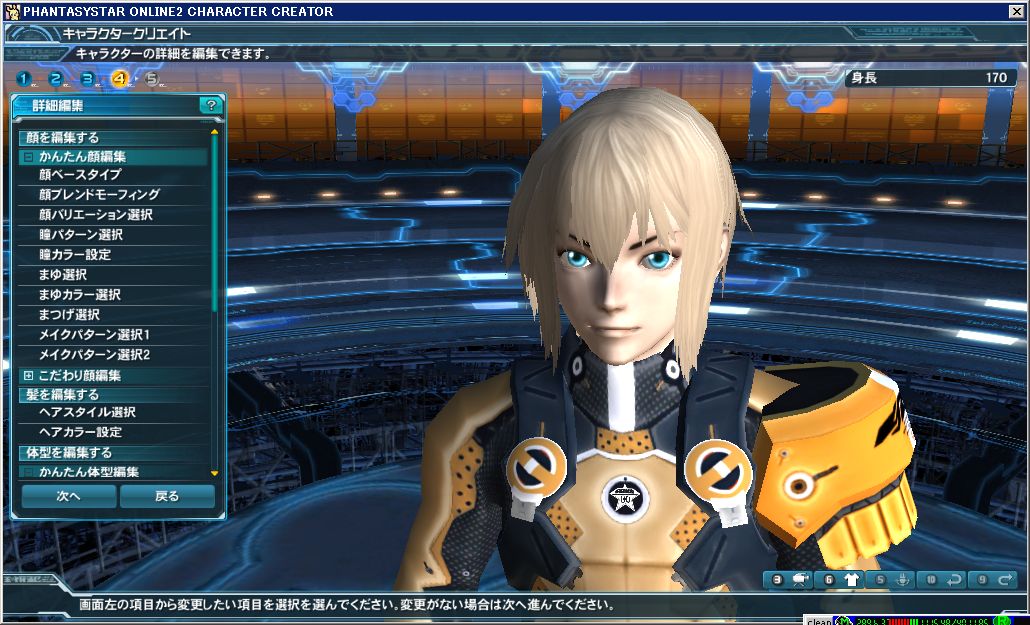Expand the こだわり顔編集 advanced face edit group
The image size is (1030, 625).
(x=28, y=375)
